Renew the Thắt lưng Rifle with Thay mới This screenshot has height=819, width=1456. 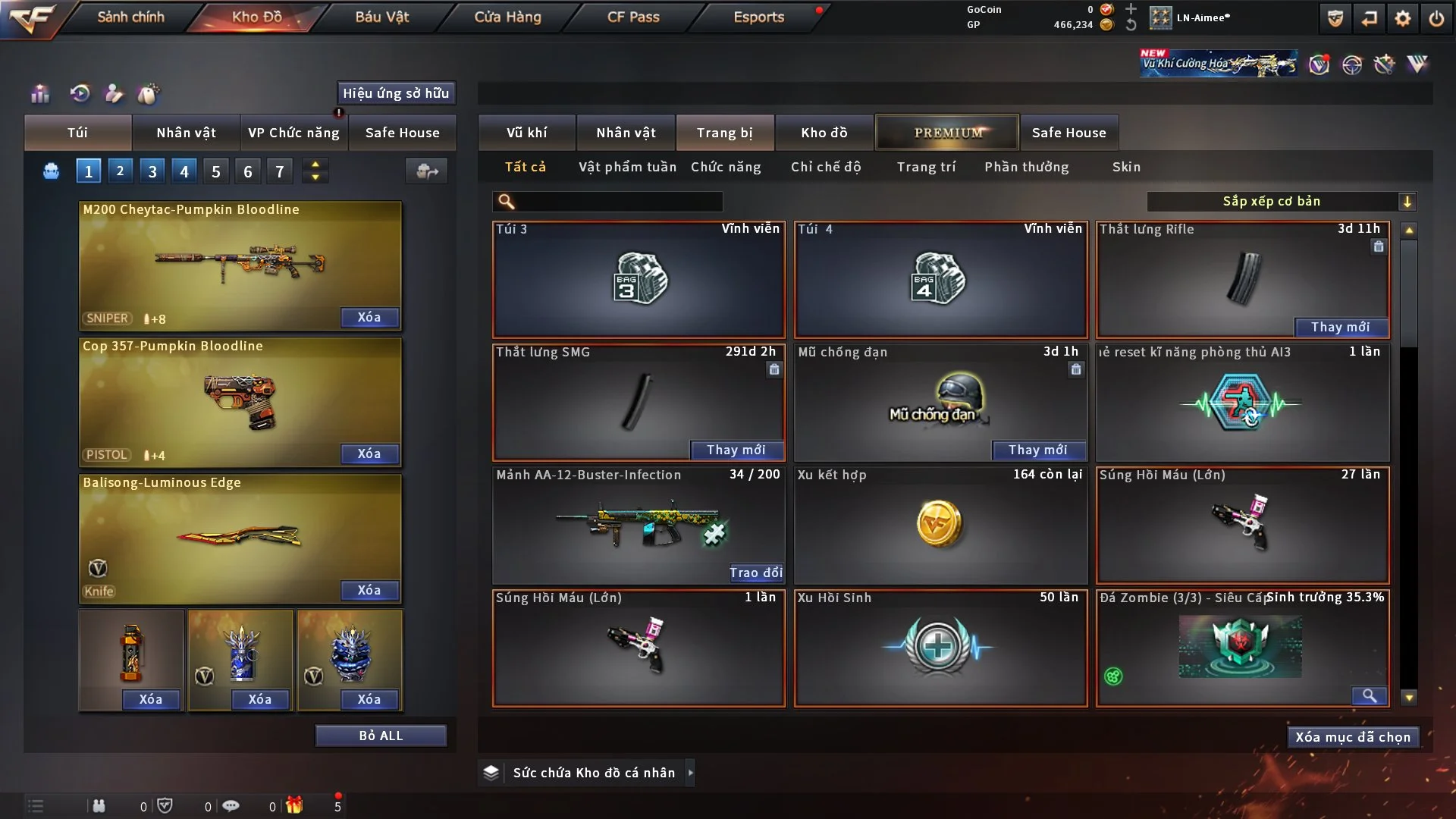pos(1340,327)
